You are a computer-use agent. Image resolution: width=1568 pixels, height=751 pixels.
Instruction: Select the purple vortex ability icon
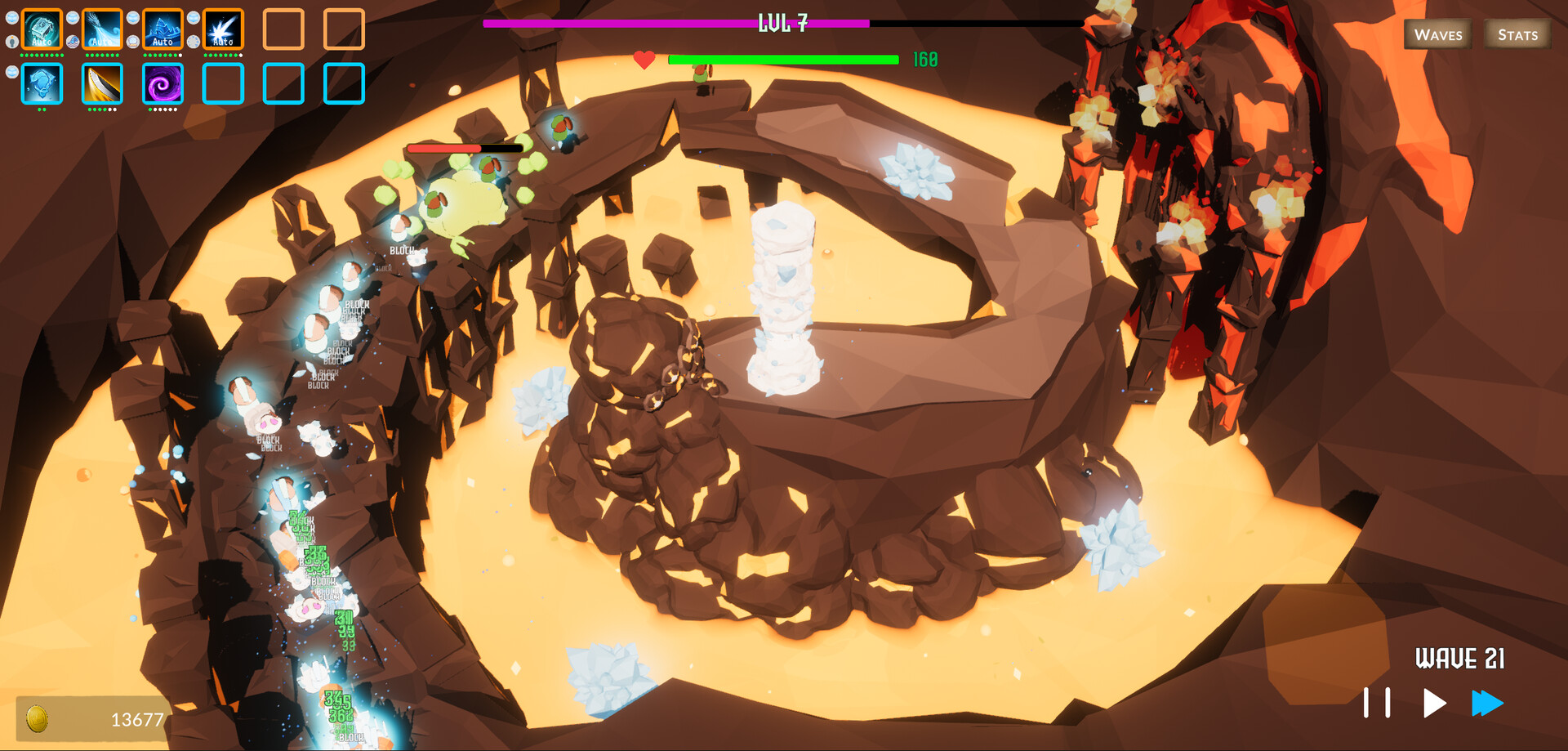click(163, 84)
